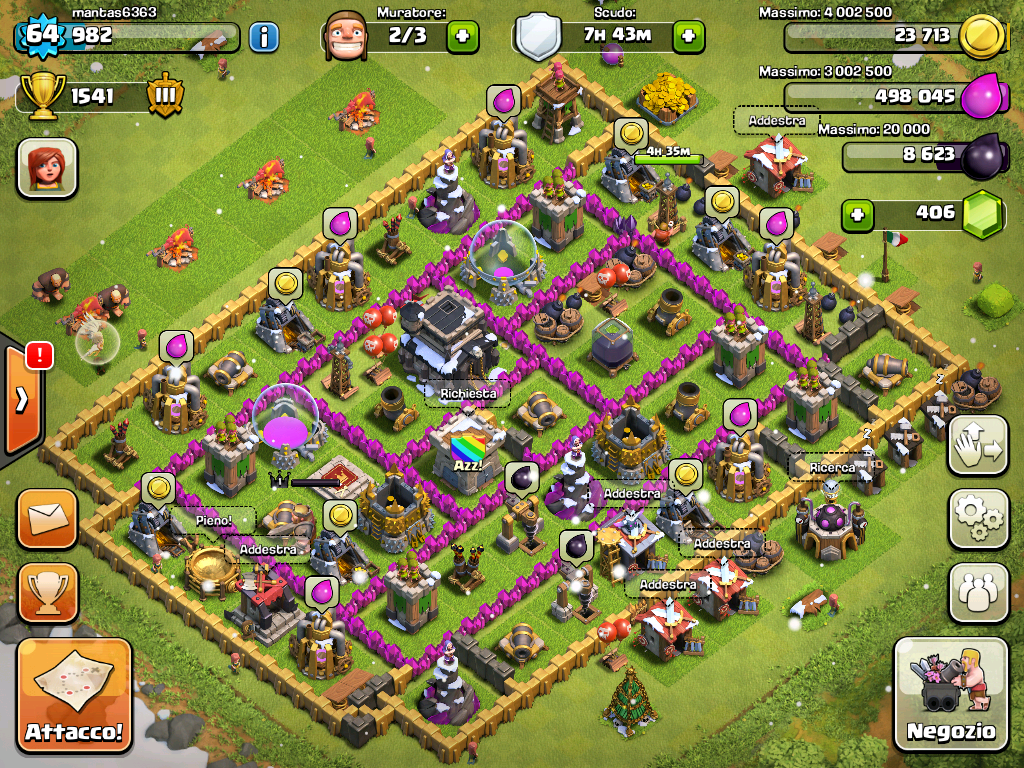Screen dimensions: 1024x768
Task: Open the settings gears button
Action: click(x=978, y=518)
